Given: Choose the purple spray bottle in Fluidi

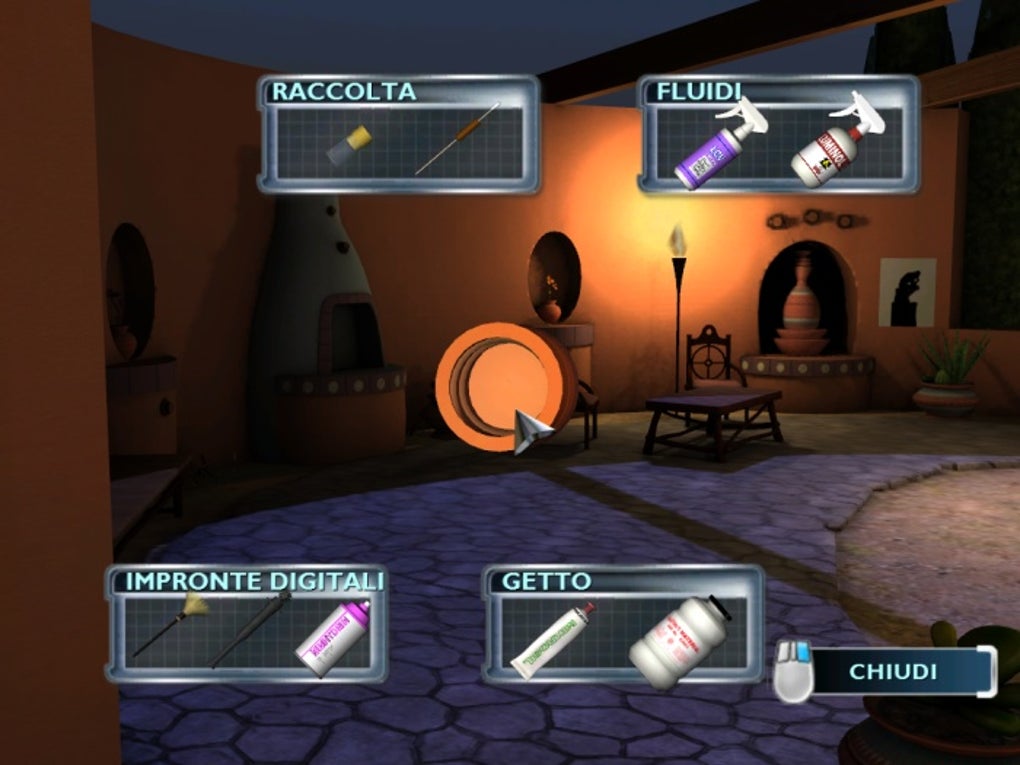Looking at the screenshot, I should [x=712, y=151].
